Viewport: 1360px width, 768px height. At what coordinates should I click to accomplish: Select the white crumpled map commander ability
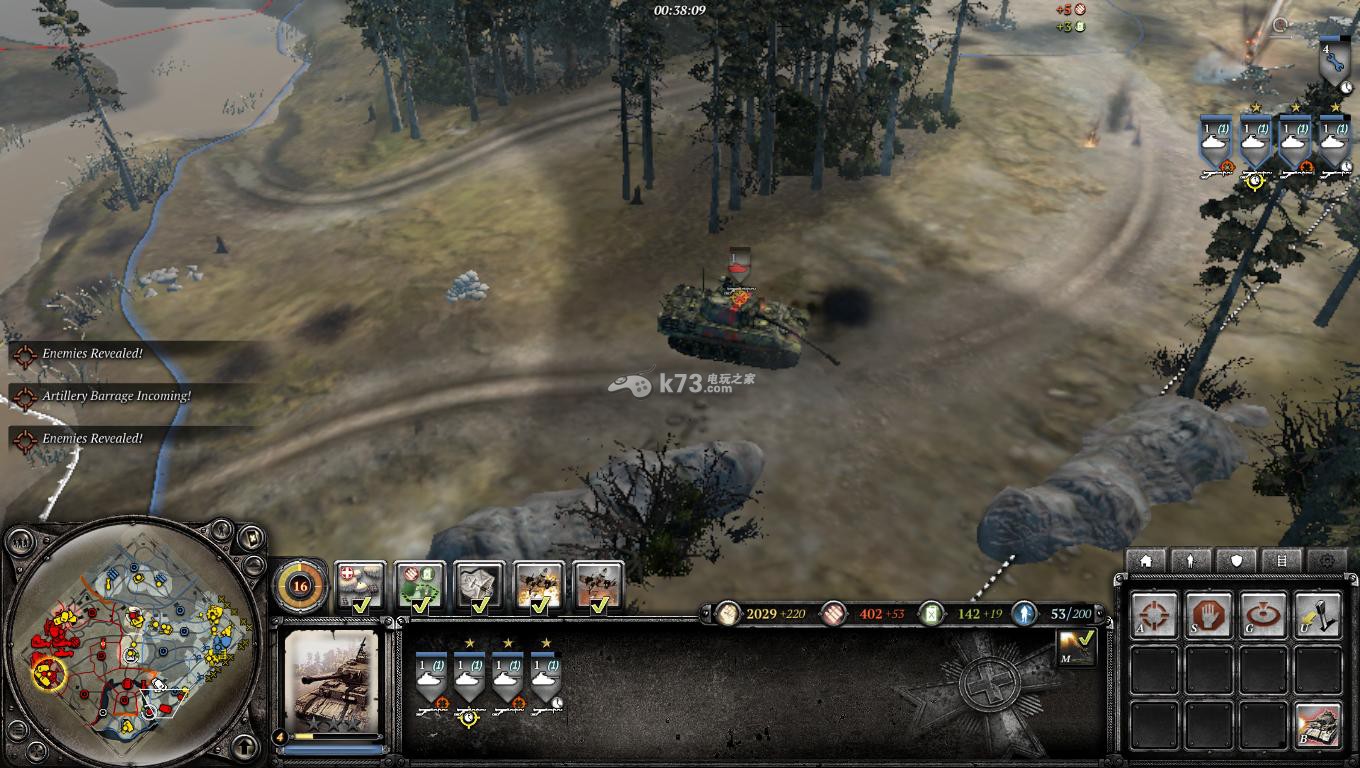(x=479, y=586)
